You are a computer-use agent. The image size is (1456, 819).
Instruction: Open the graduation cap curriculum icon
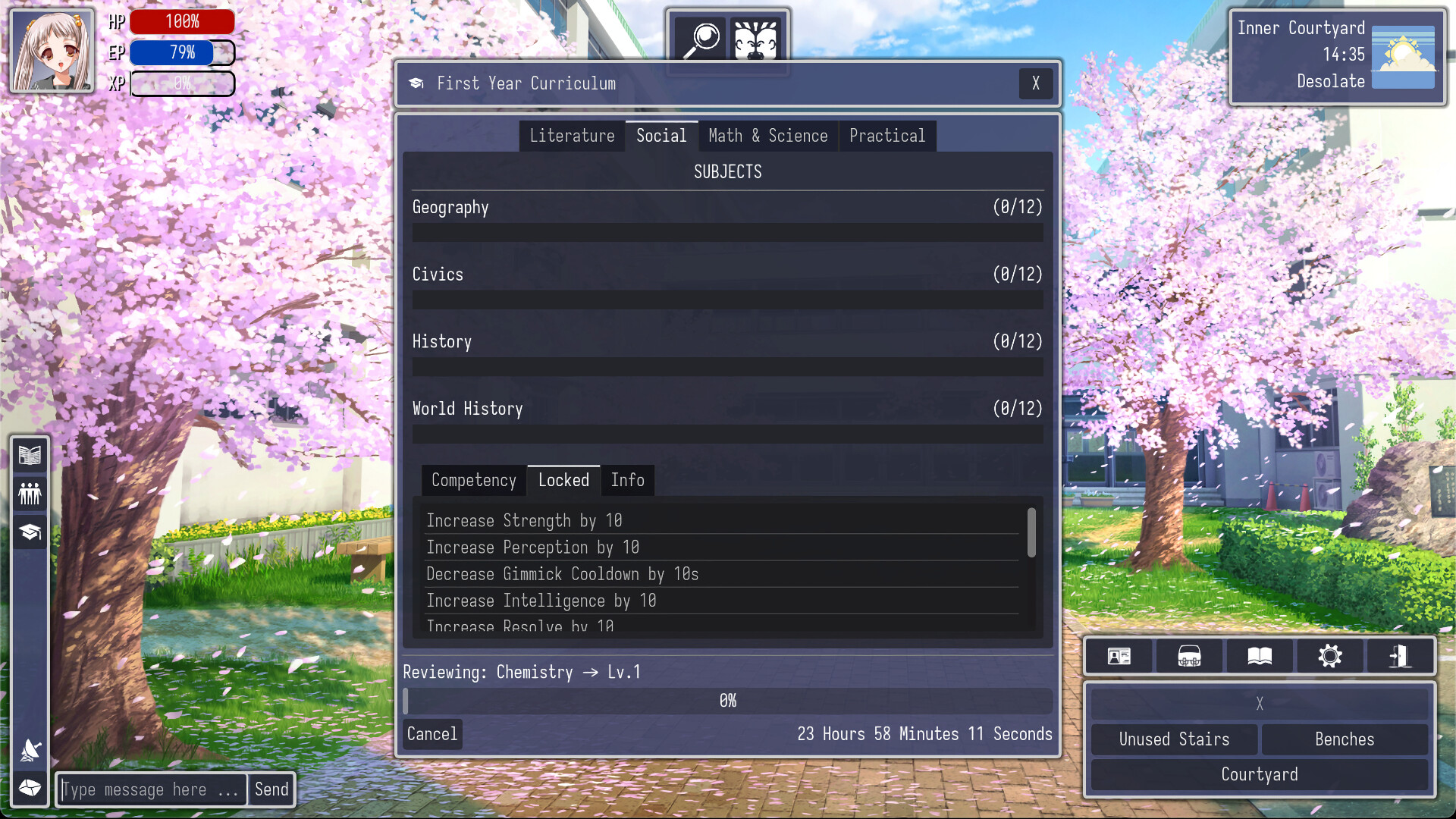pyautogui.click(x=30, y=532)
